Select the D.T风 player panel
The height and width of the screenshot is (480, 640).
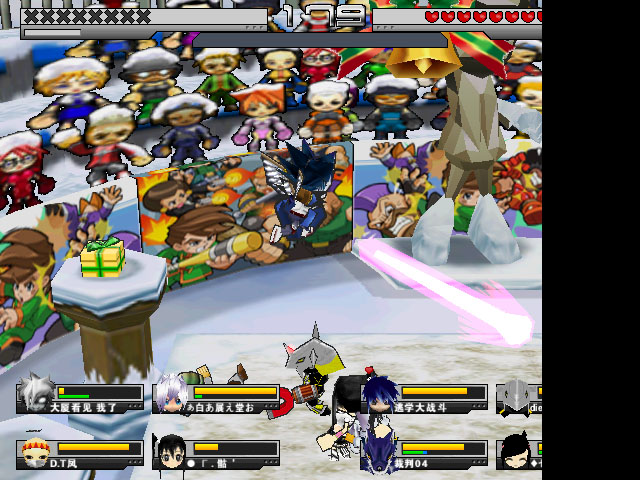click(x=80, y=453)
